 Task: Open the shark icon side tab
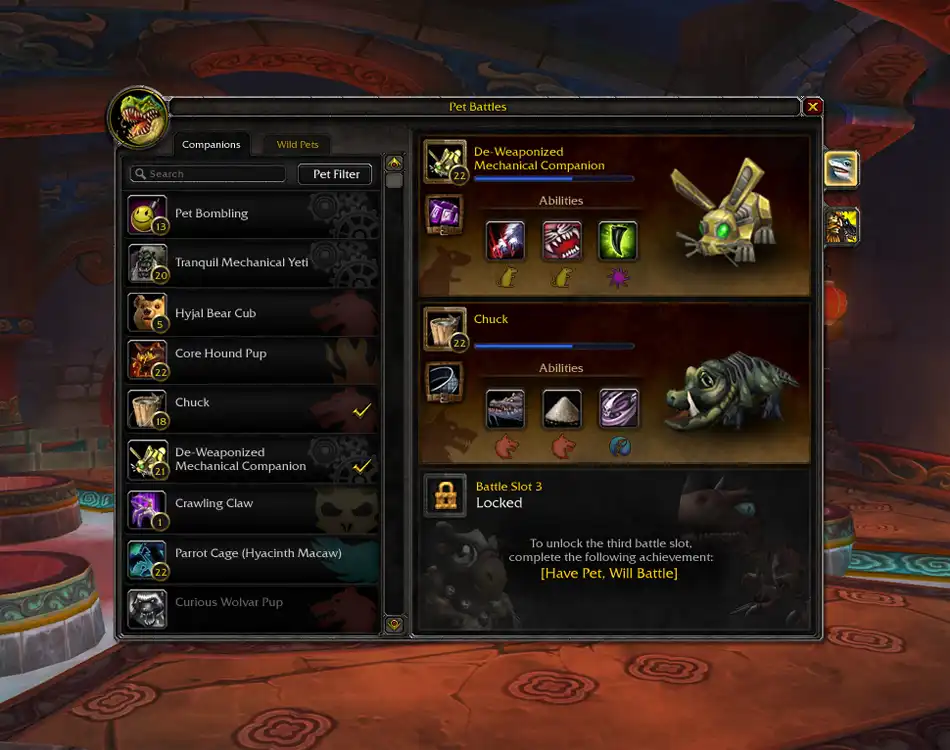842,169
